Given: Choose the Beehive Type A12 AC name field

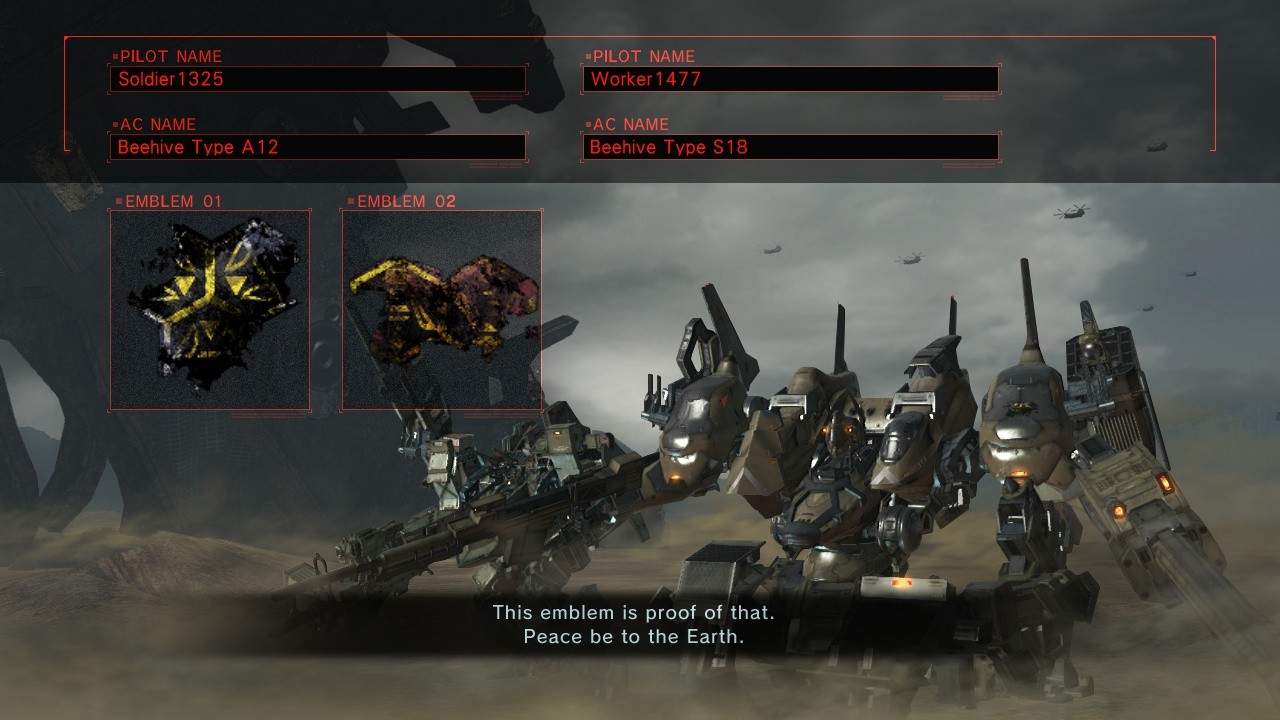Looking at the screenshot, I should pos(317,147).
